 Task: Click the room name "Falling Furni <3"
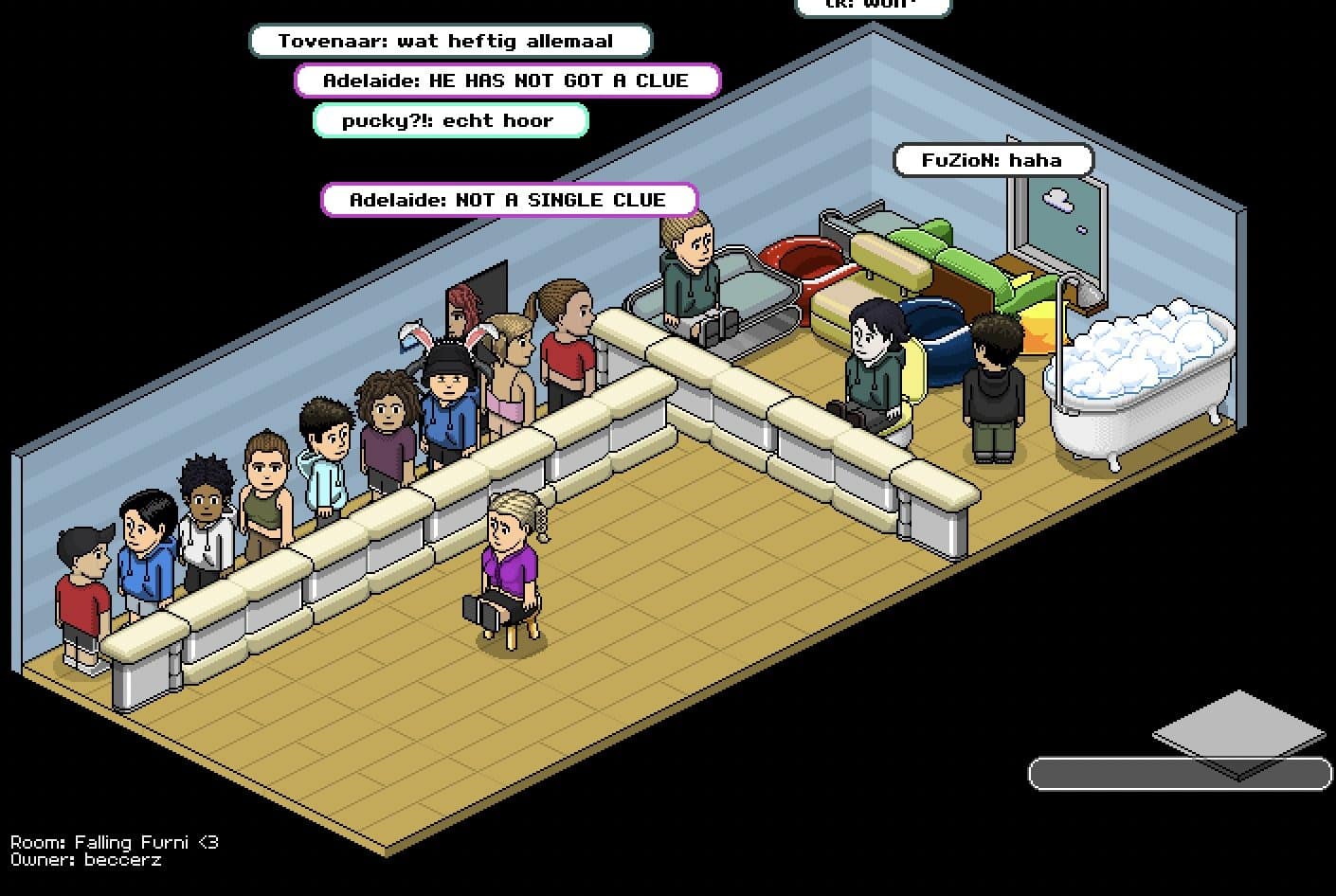click(114, 842)
